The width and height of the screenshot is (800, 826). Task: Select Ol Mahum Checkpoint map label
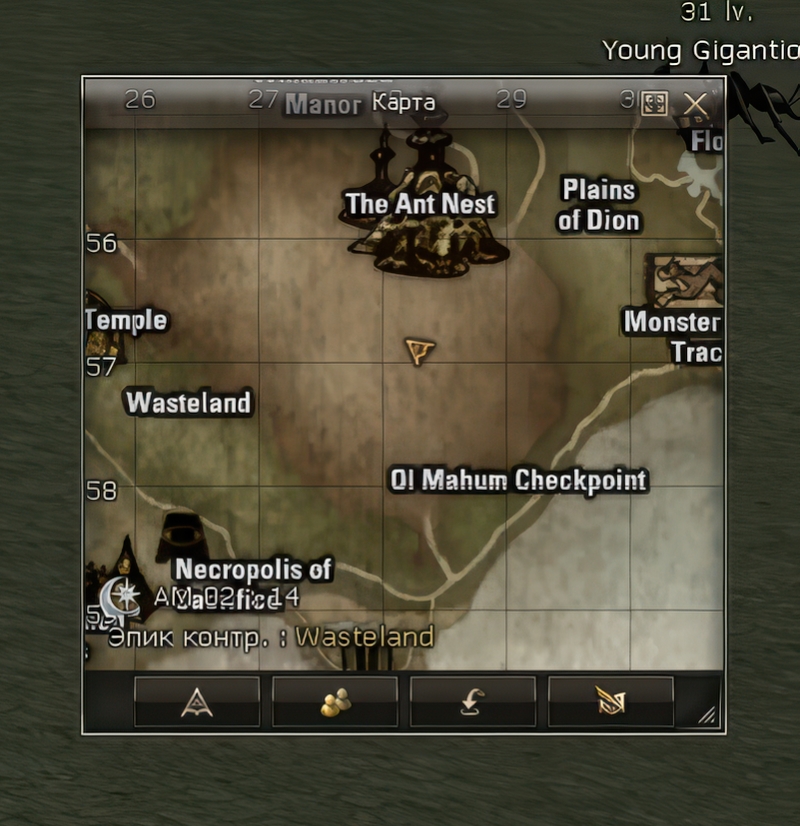tap(518, 481)
